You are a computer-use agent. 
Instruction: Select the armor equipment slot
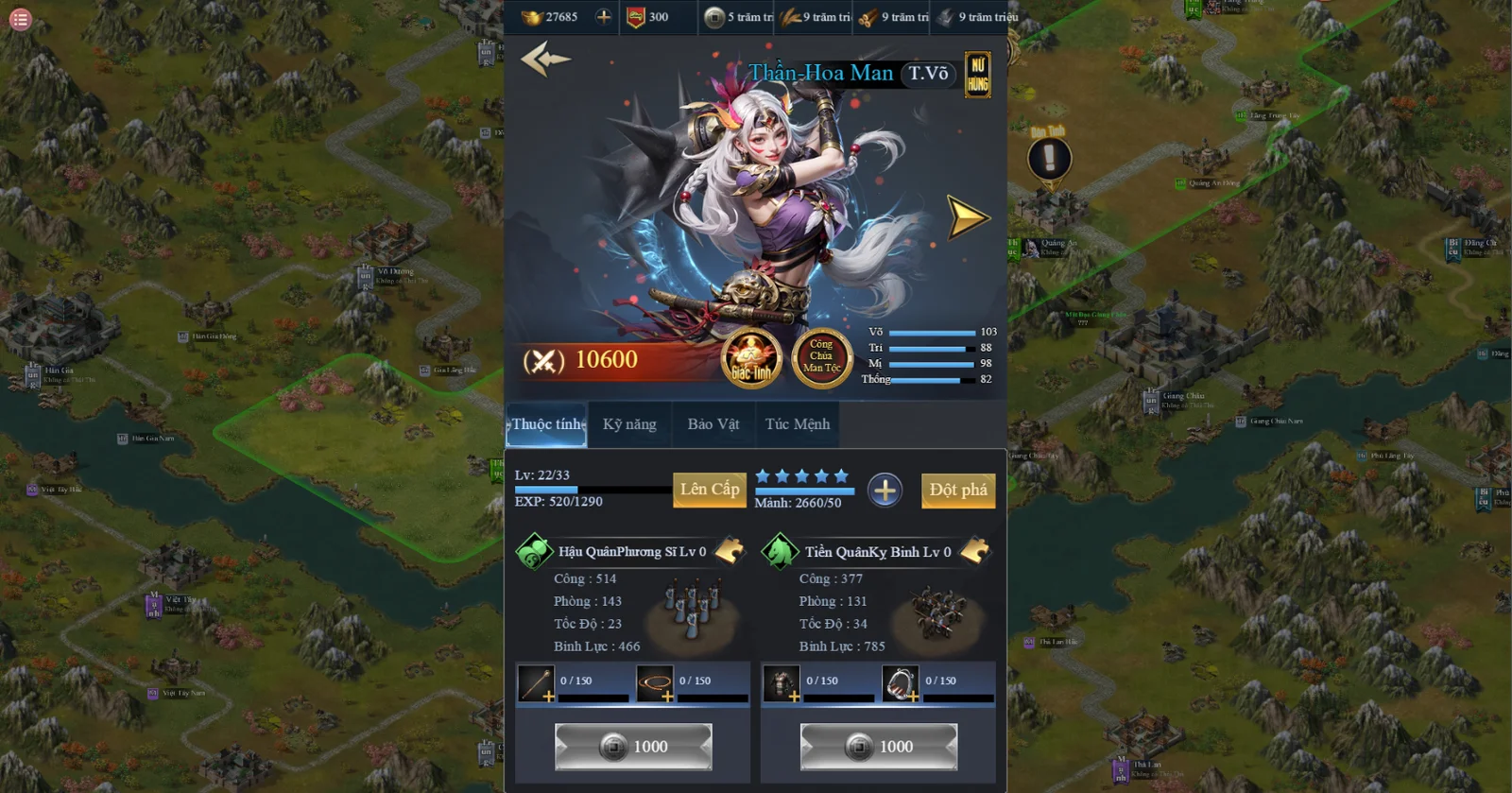coord(782,683)
